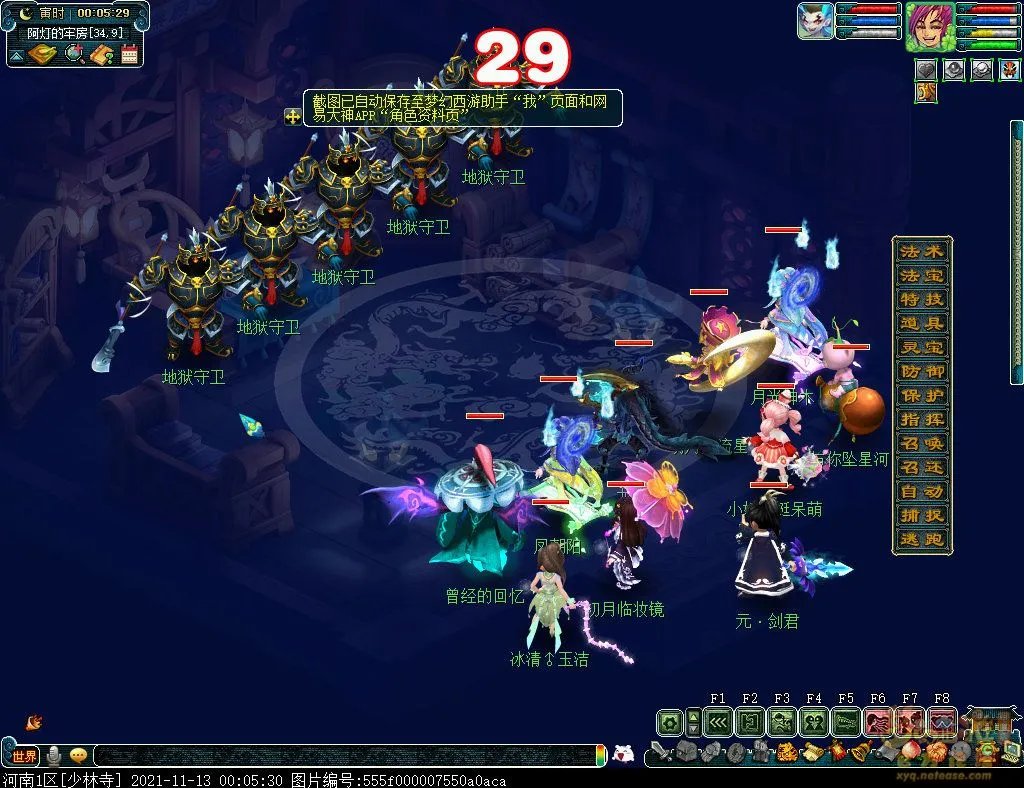Screen dimensions: 1024x788
Task: Choose the 防御 defend command
Action: (x=922, y=371)
